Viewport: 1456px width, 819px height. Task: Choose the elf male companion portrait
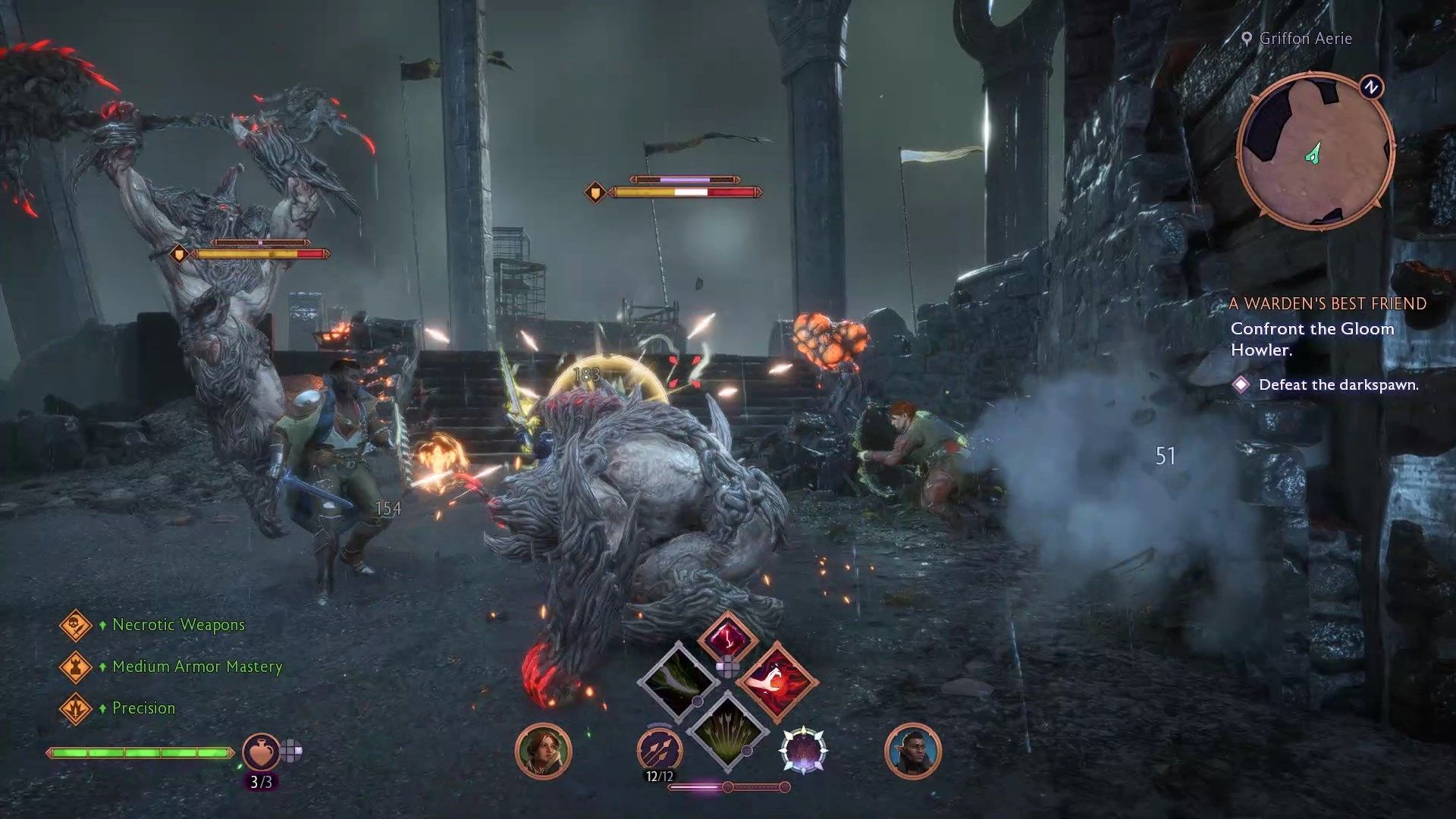[x=912, y=752]
